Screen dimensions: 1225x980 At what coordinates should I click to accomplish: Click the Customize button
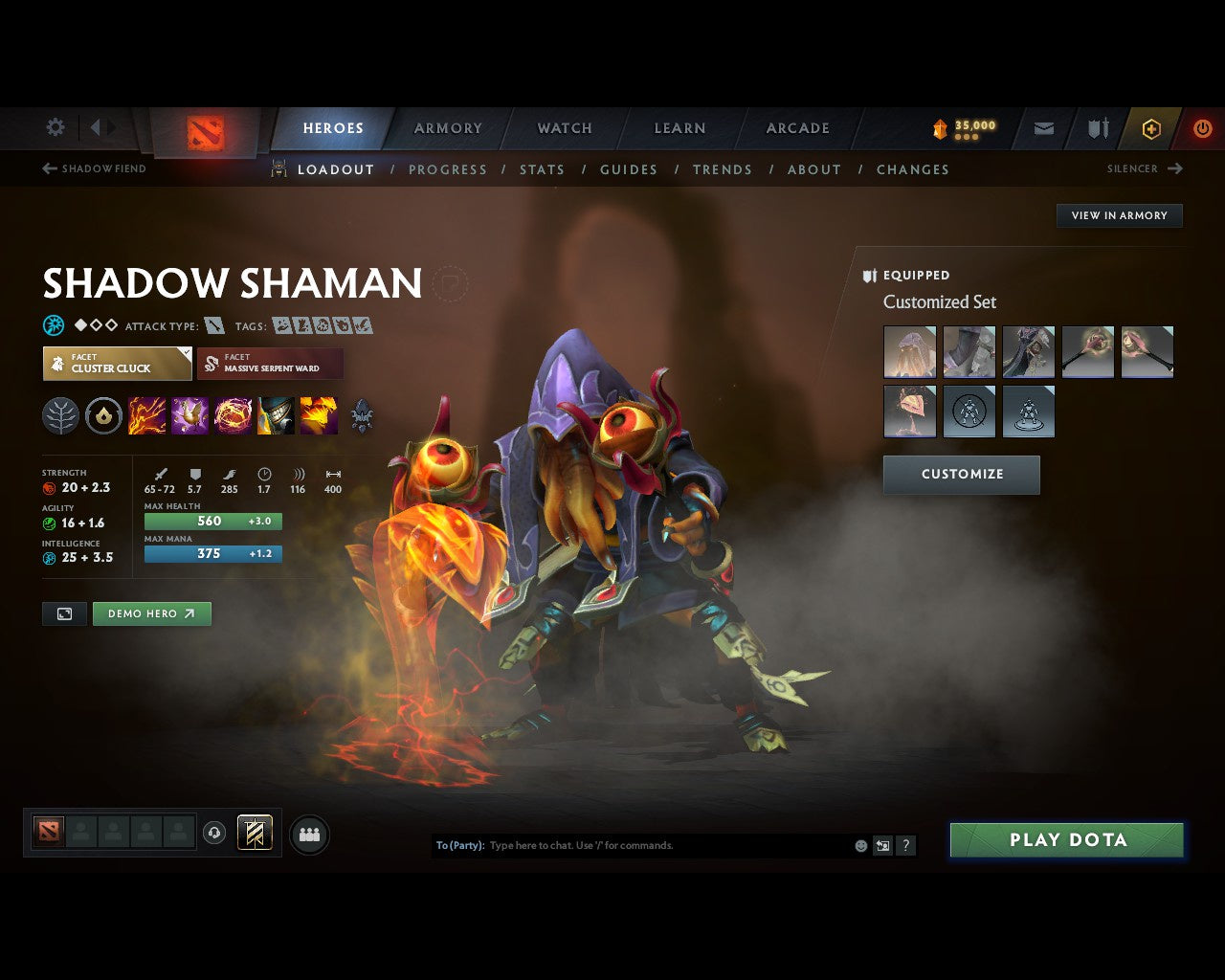tap(961, 475)
